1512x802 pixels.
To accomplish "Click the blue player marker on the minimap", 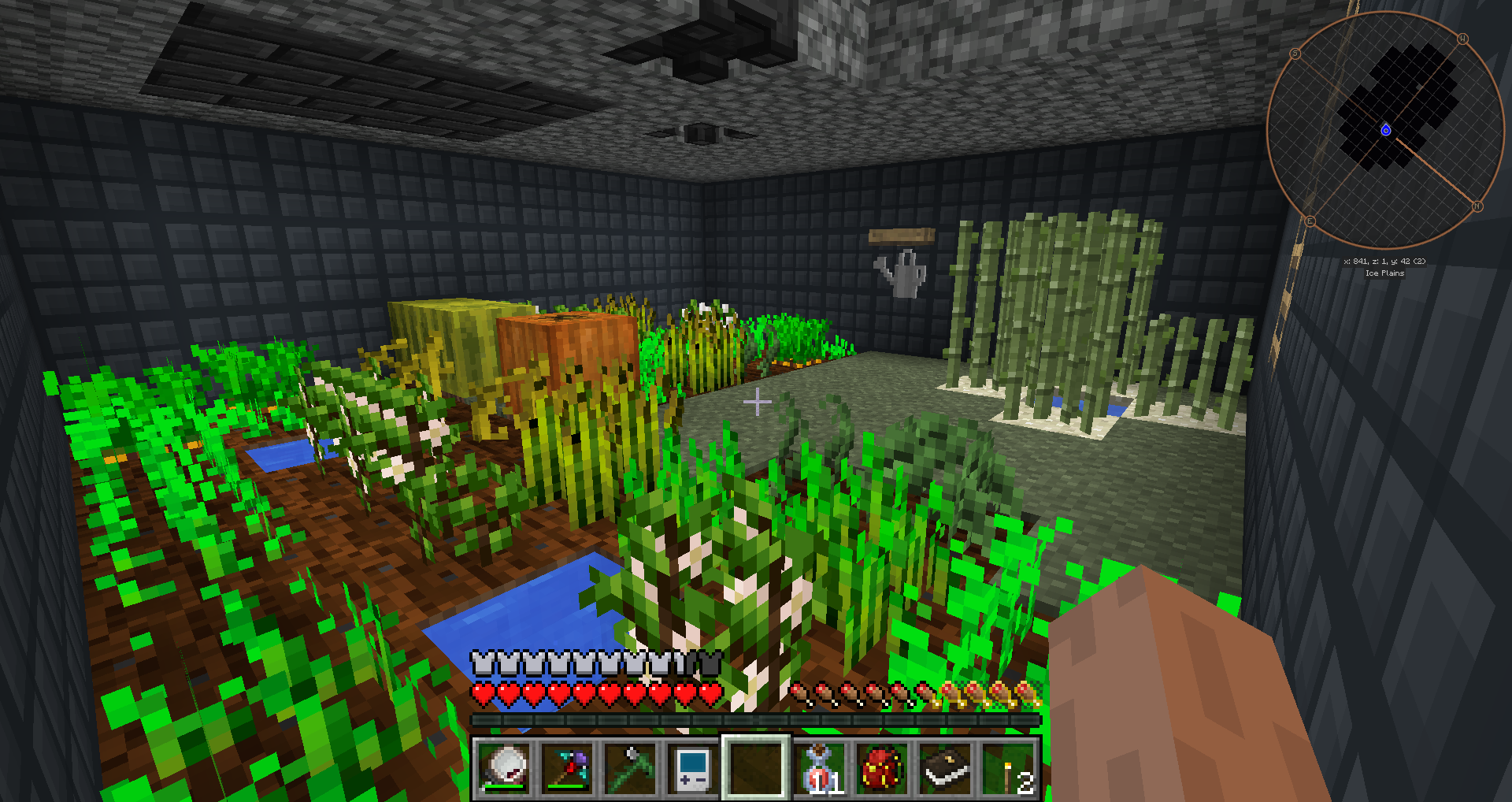I will [x=1386, y=130].
